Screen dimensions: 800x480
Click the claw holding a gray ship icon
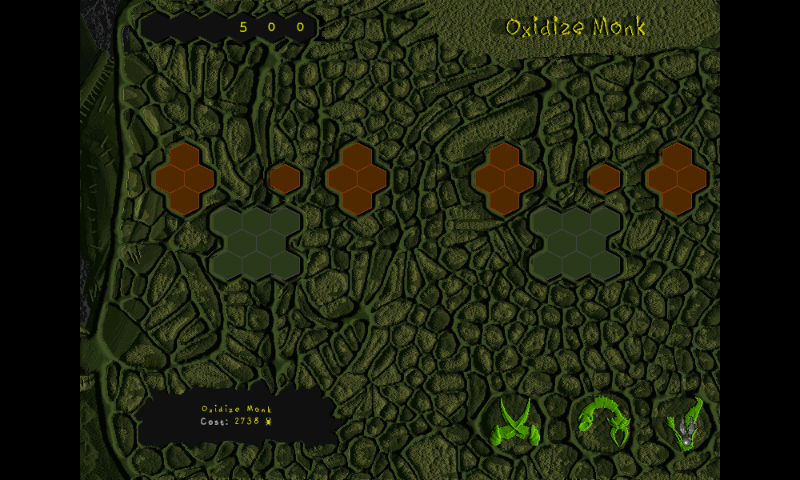pyautogui.click(x=687, y=422)
